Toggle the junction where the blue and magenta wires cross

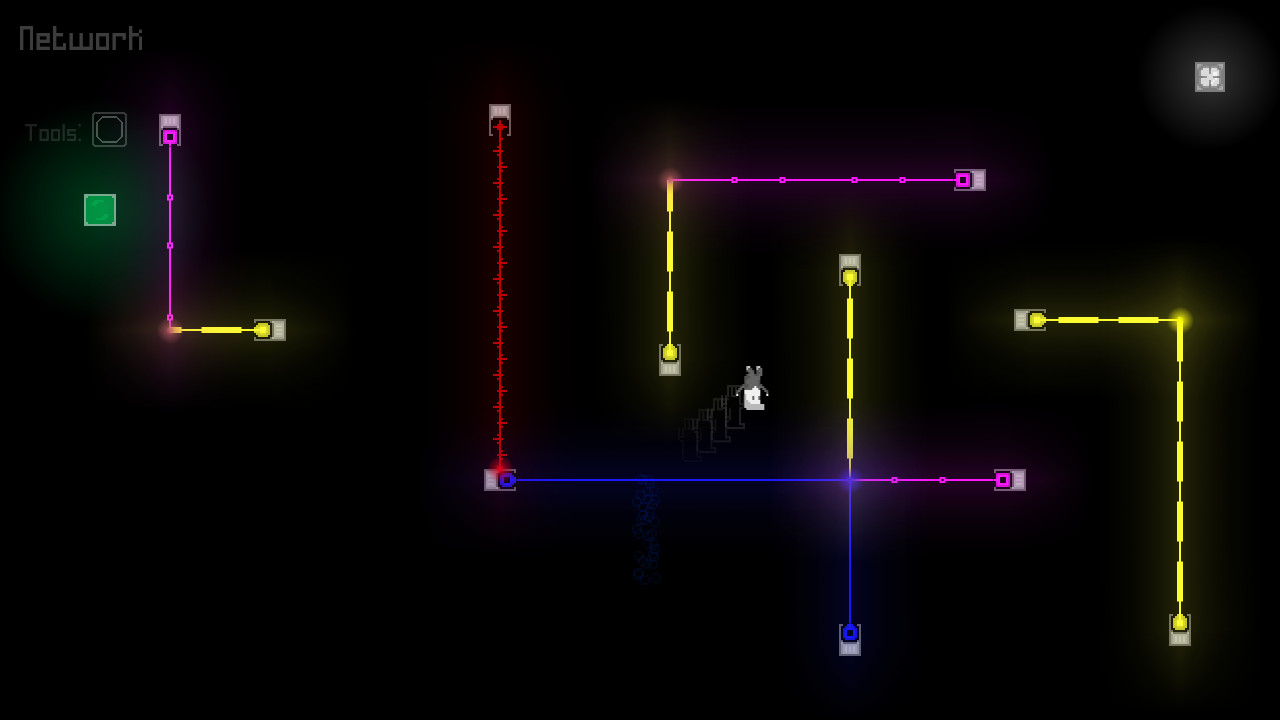coord(850,480)
